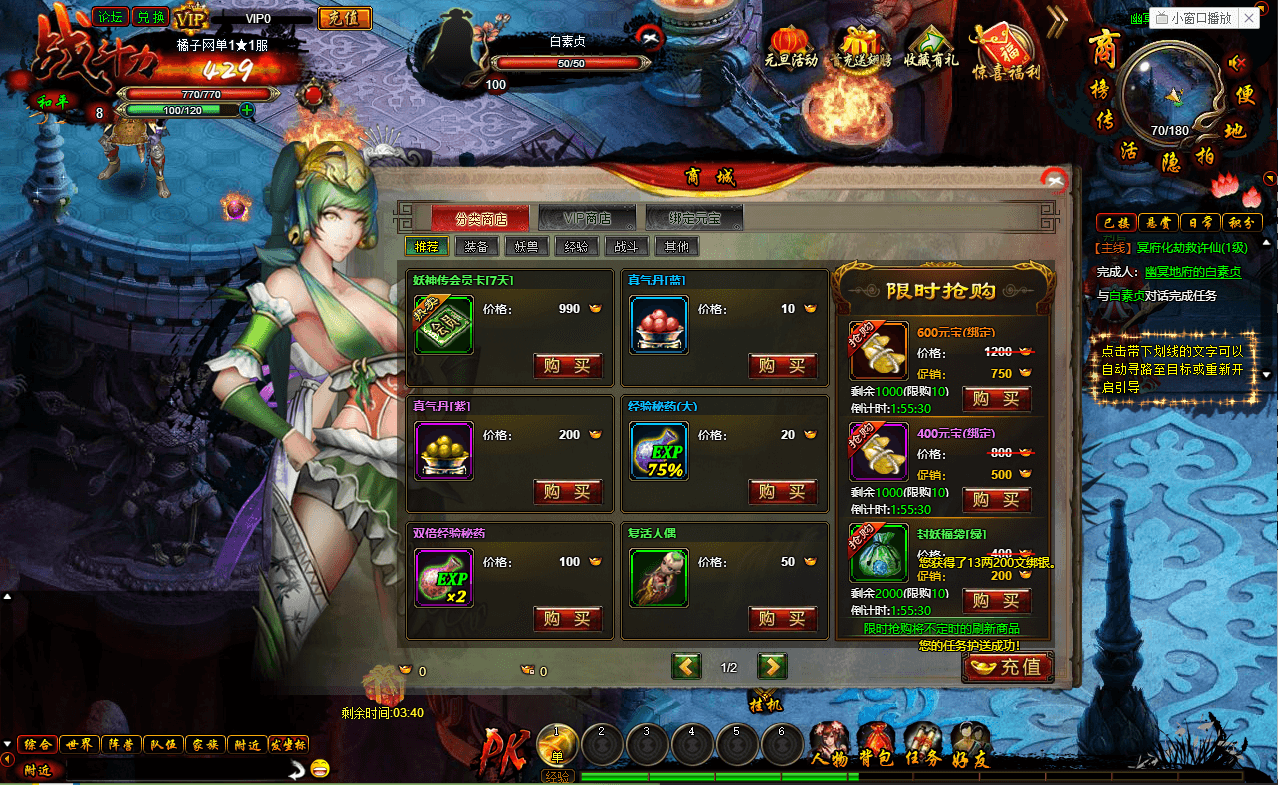Close the 小窗口播放 overlay
This screenshot has width=1278, height=785.
tap(1249, 18)
